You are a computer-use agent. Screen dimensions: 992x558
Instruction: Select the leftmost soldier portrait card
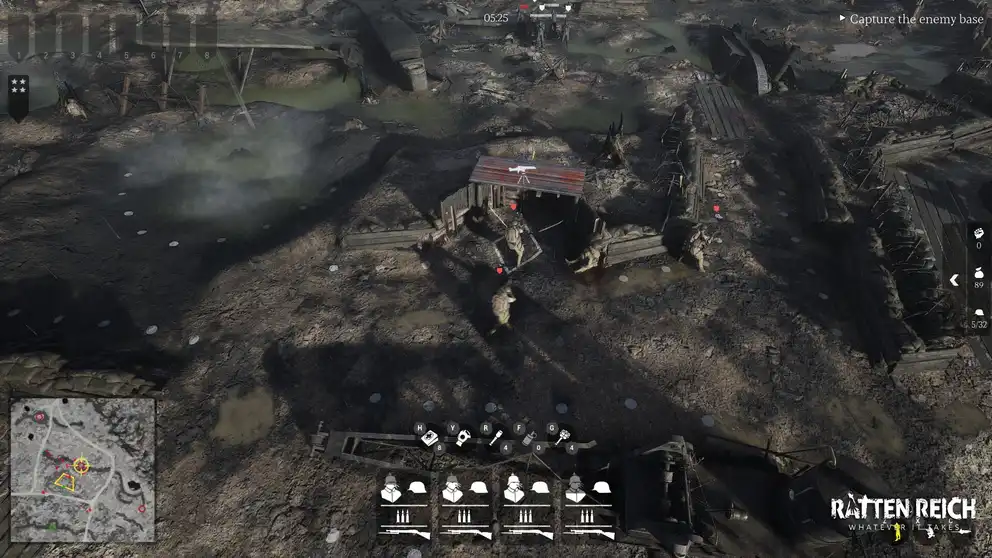click(x=405, y=505)
